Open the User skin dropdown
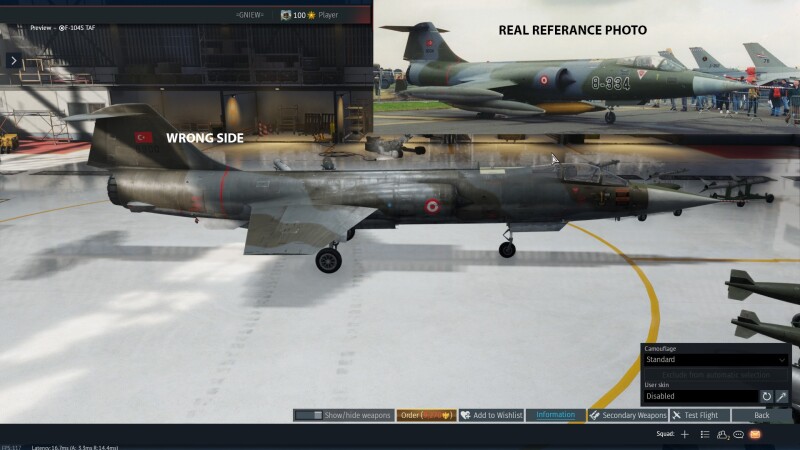Image resolution: width=800 pixels, height=450 pixels. (x=699, y=396)
